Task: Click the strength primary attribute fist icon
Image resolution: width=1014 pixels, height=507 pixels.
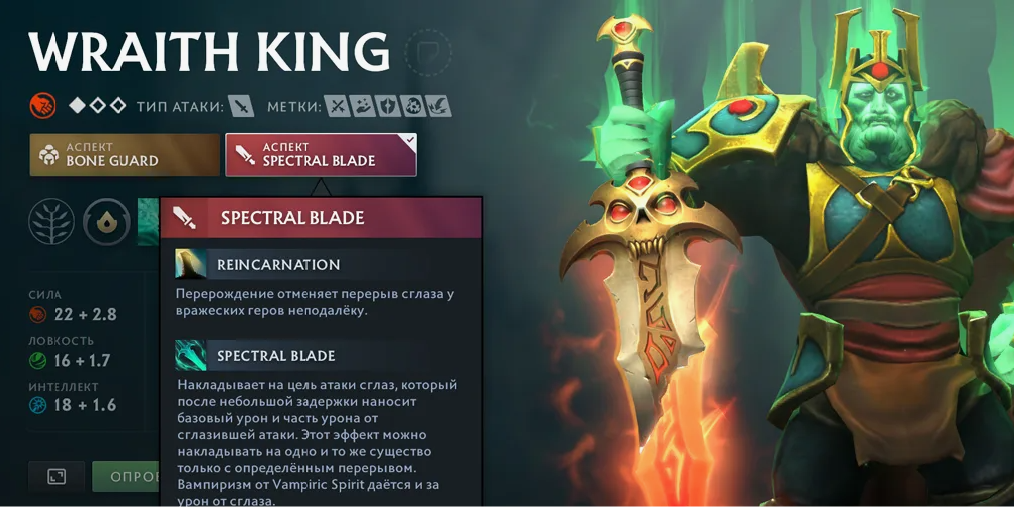Action: tap(42, 105)
